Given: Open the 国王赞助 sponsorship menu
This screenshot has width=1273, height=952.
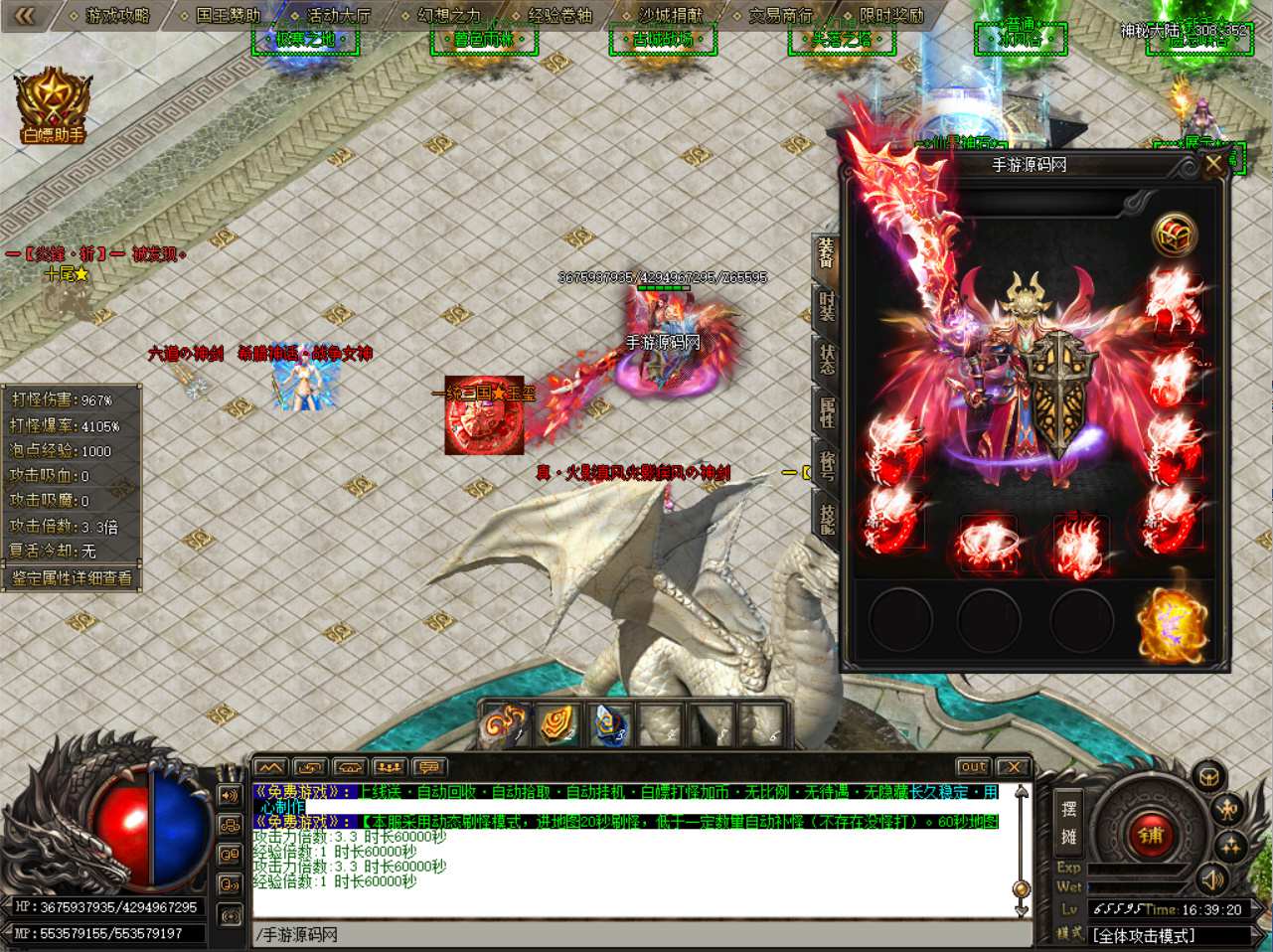Looking at the screenshot, I should pos(228,15).
